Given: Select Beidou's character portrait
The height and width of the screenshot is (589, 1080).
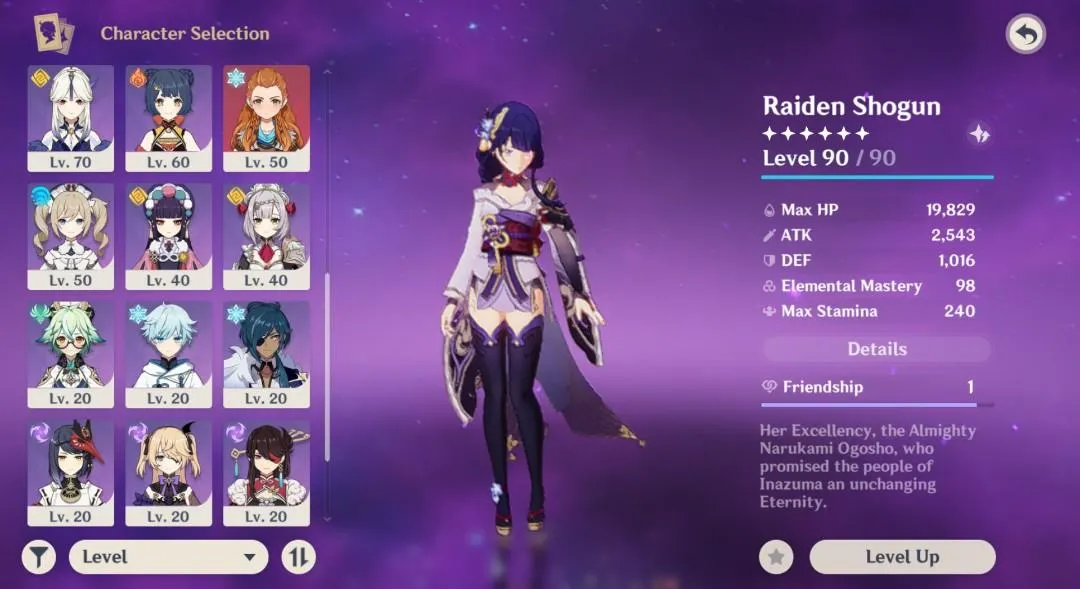Looking at the screenshot, I should [266, 471].
